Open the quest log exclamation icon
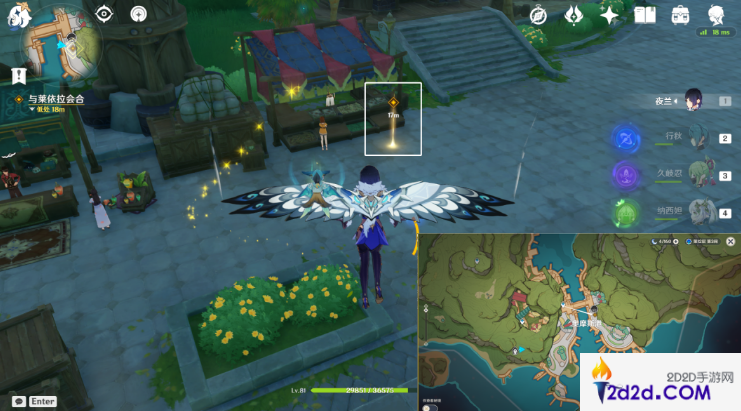Screen dimensions: 741x411 pyautogui.click(x=18, y=75)
